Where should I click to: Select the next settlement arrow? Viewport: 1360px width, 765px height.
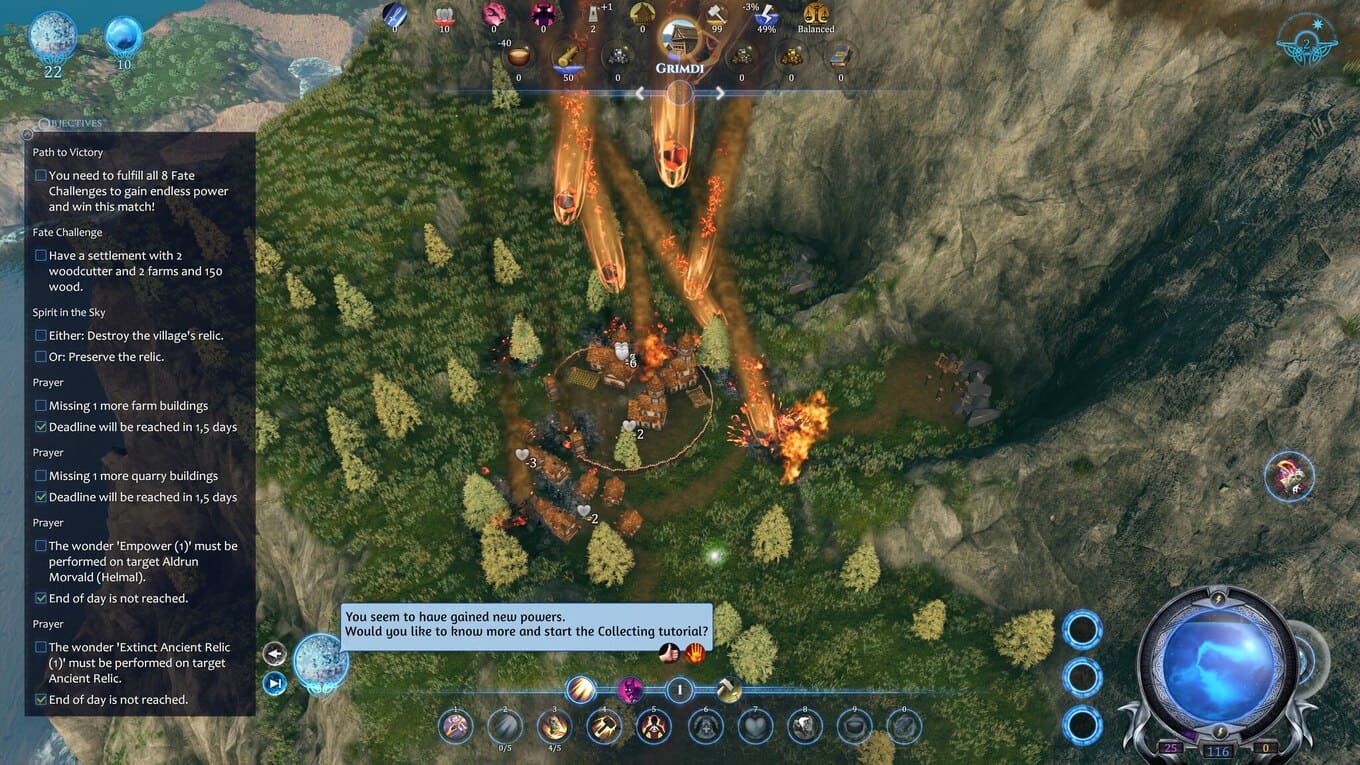(x=719, y=94)
